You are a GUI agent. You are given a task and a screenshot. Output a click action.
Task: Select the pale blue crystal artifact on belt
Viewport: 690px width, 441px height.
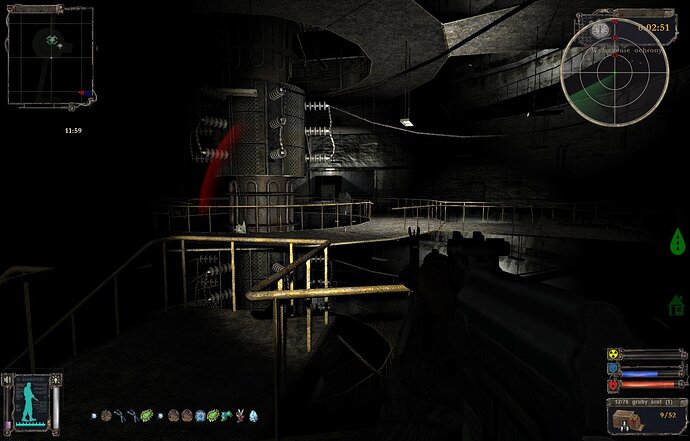click(x=252, y=415)
